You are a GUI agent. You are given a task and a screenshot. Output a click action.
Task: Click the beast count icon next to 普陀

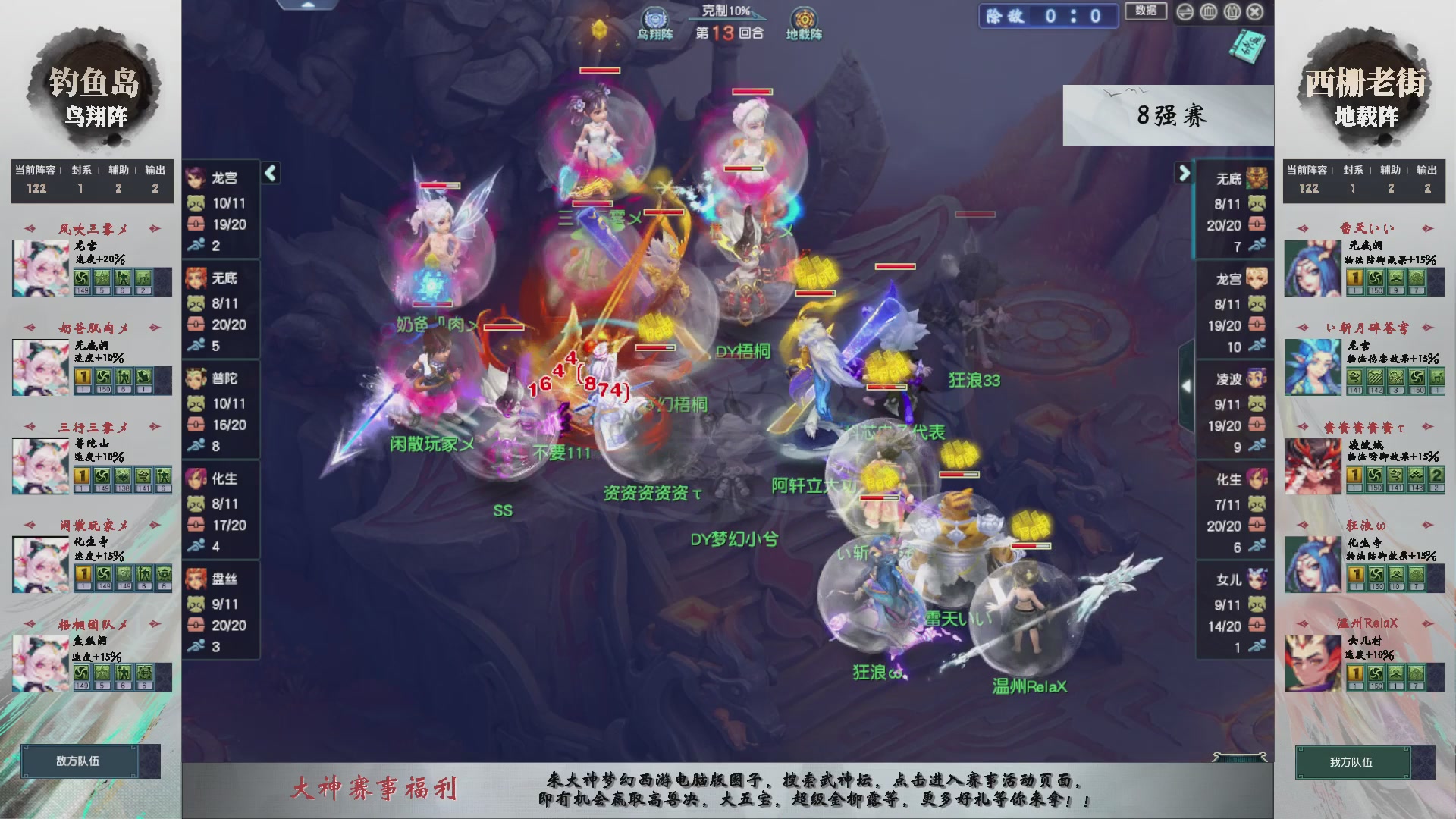(196, 403)
